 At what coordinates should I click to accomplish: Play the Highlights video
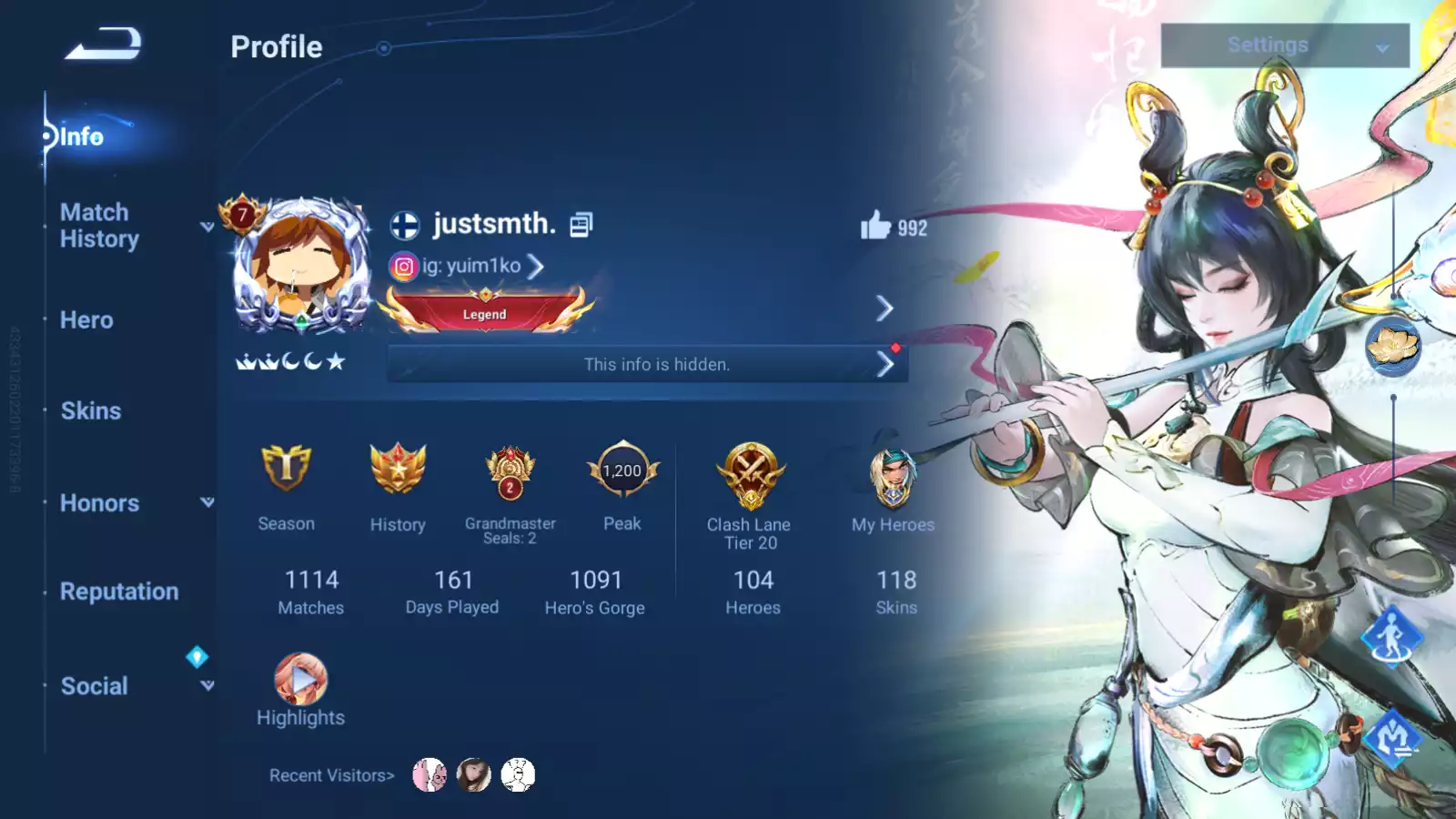point(300,679)
